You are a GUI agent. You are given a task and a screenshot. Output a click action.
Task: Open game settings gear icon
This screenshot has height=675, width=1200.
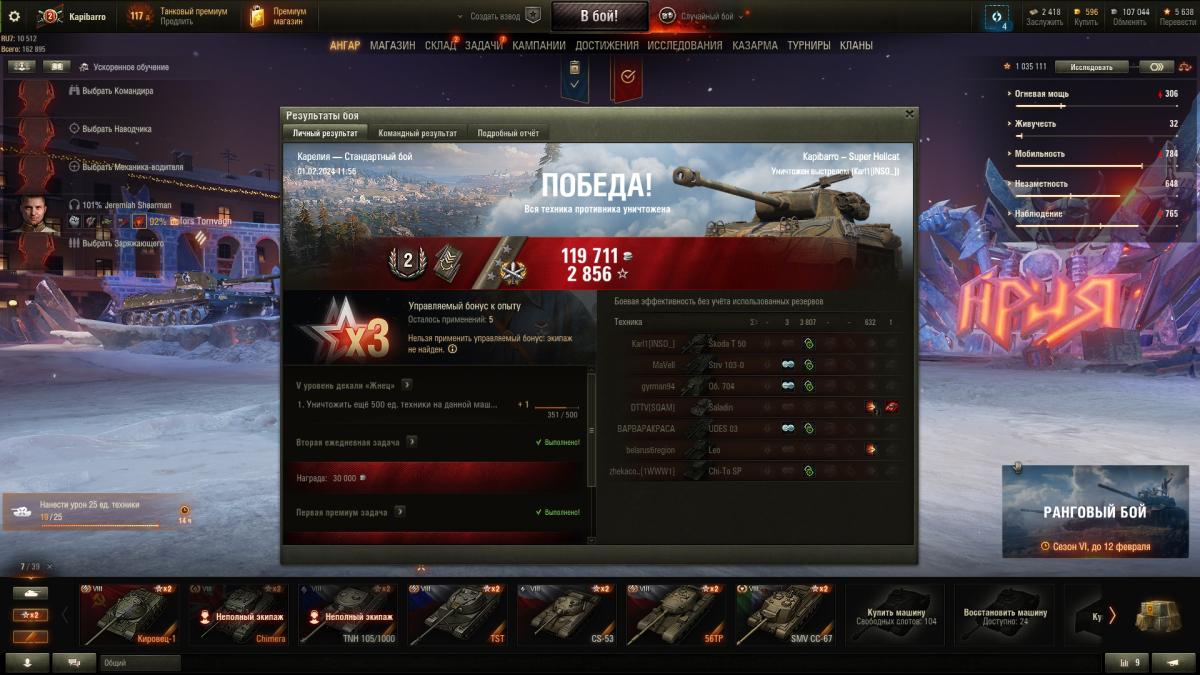14,16
